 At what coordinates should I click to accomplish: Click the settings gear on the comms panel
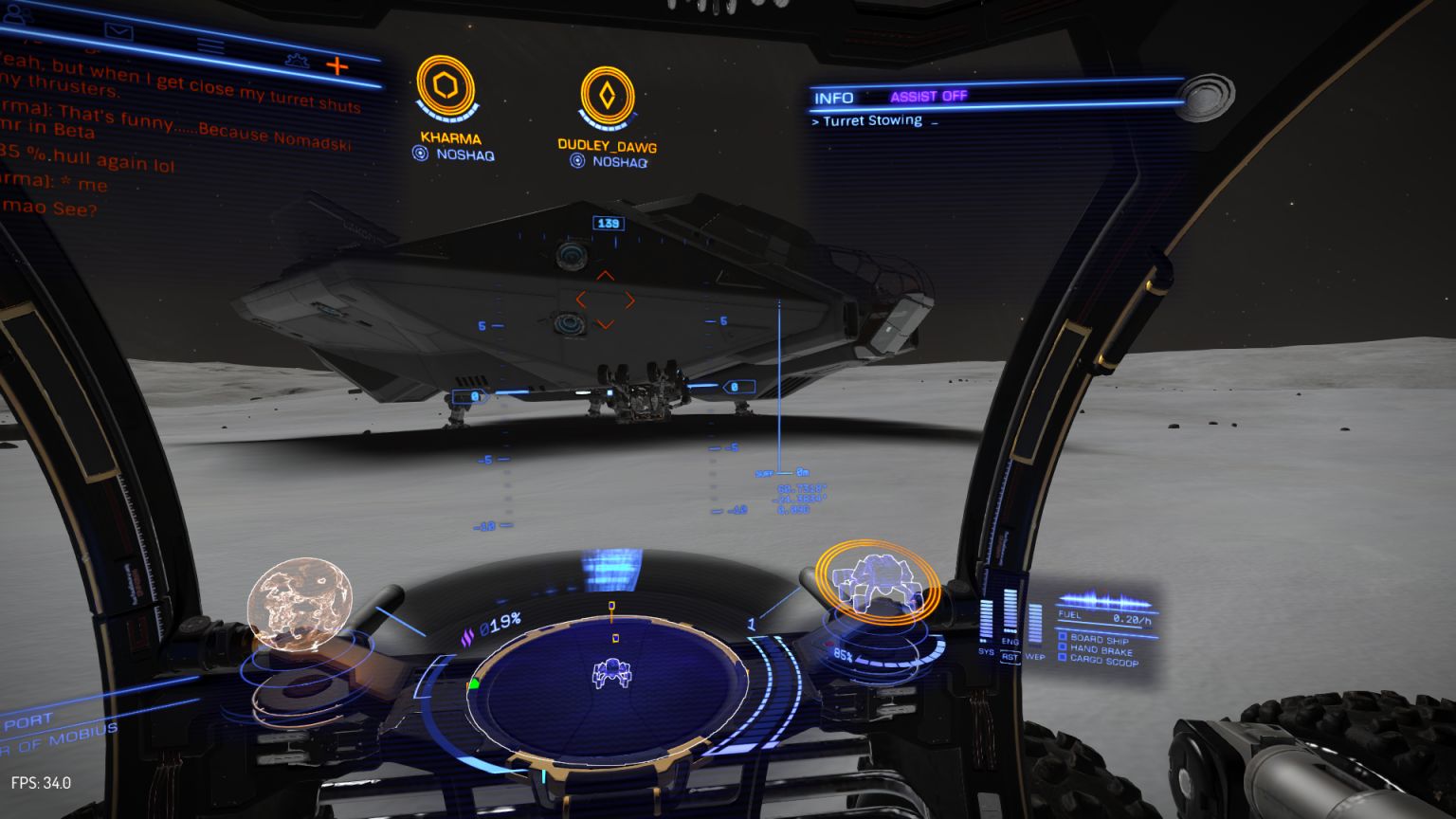tap(298, 61)
